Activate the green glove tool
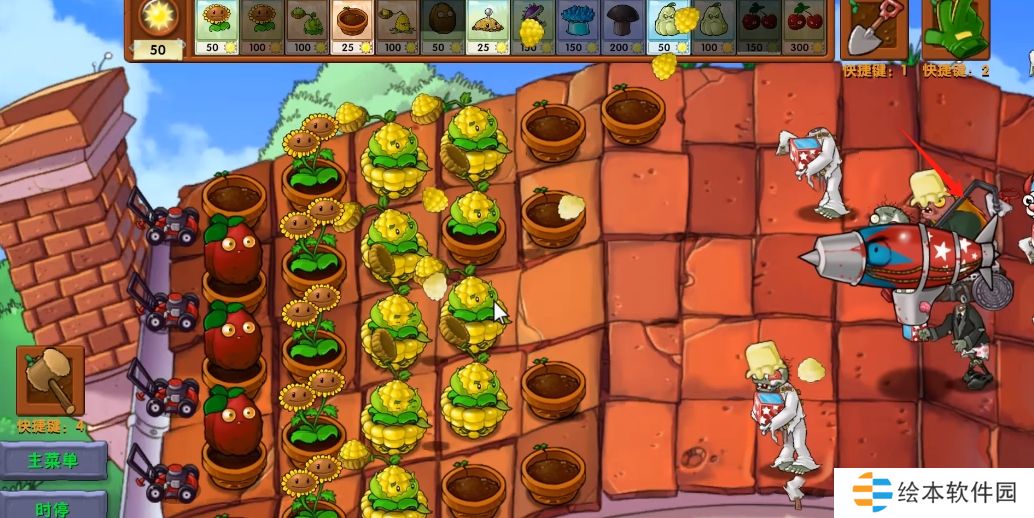Image resolution: width=1034 pixels, height=518 pixels. coord(954,30)
